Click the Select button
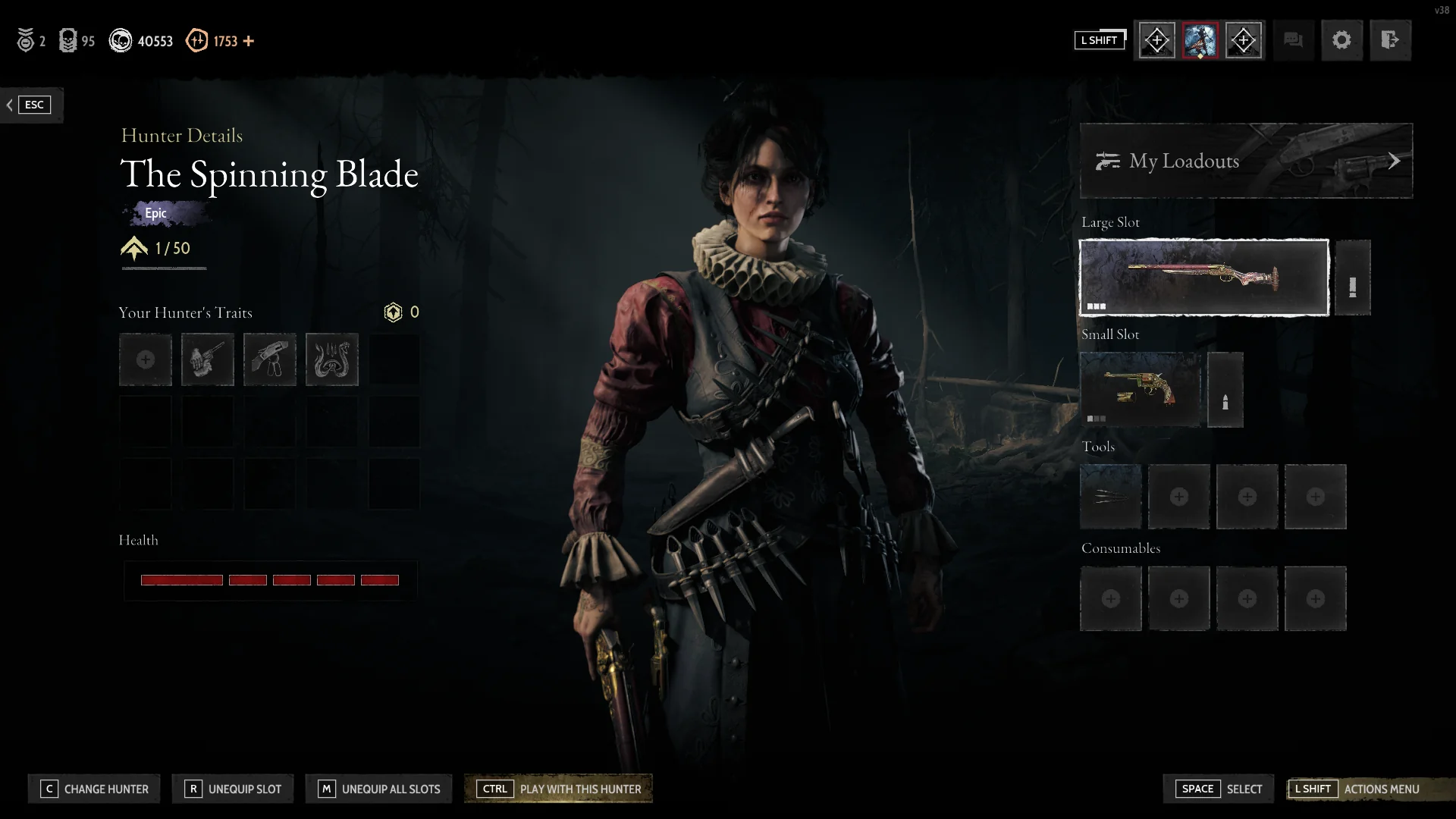The image size is (1456, 819). [x=1221, y=789]
